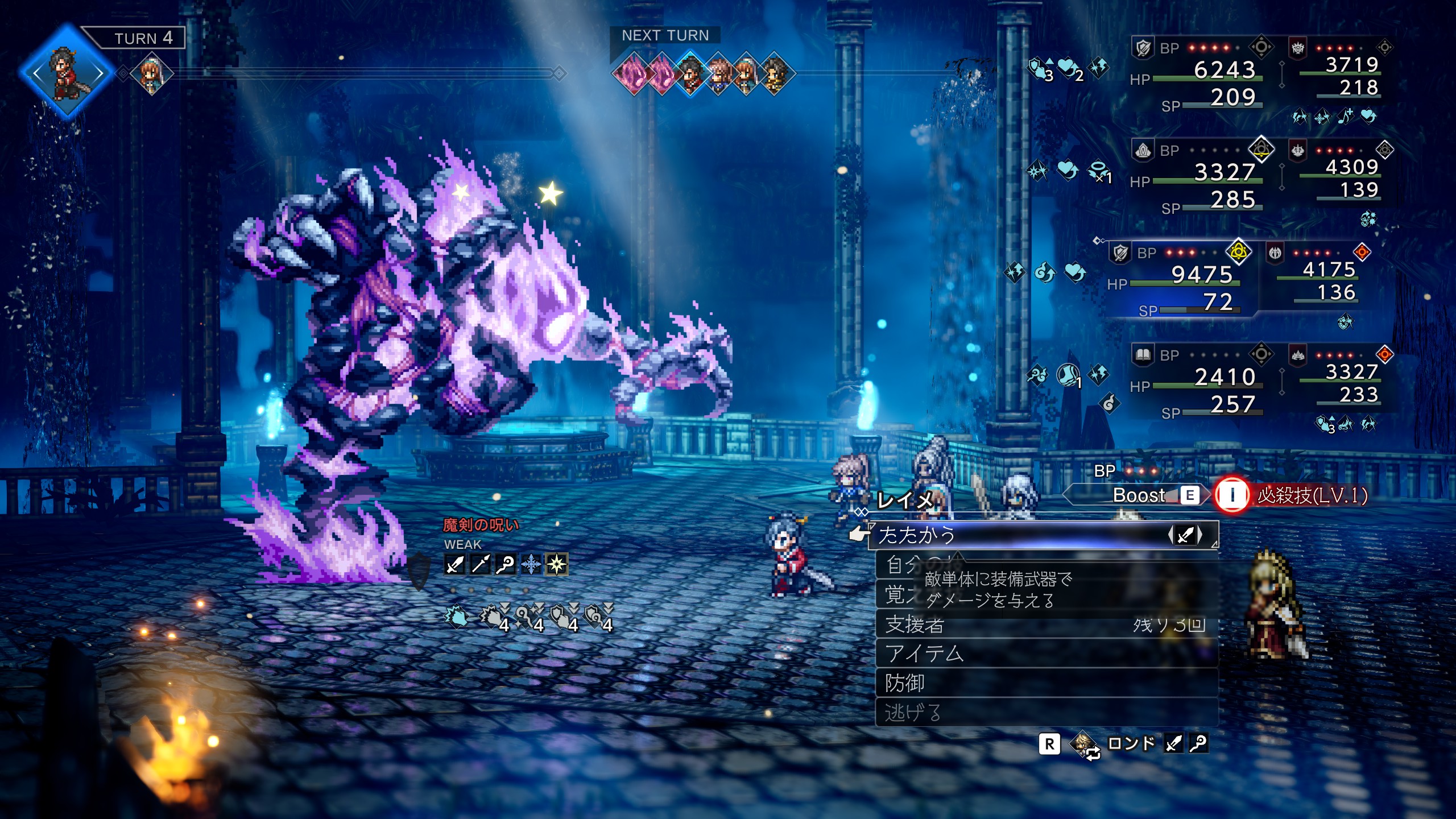Click the enemy's staff weakness icon
This screenshot has width=1456, height=819.
click(505, 564)
